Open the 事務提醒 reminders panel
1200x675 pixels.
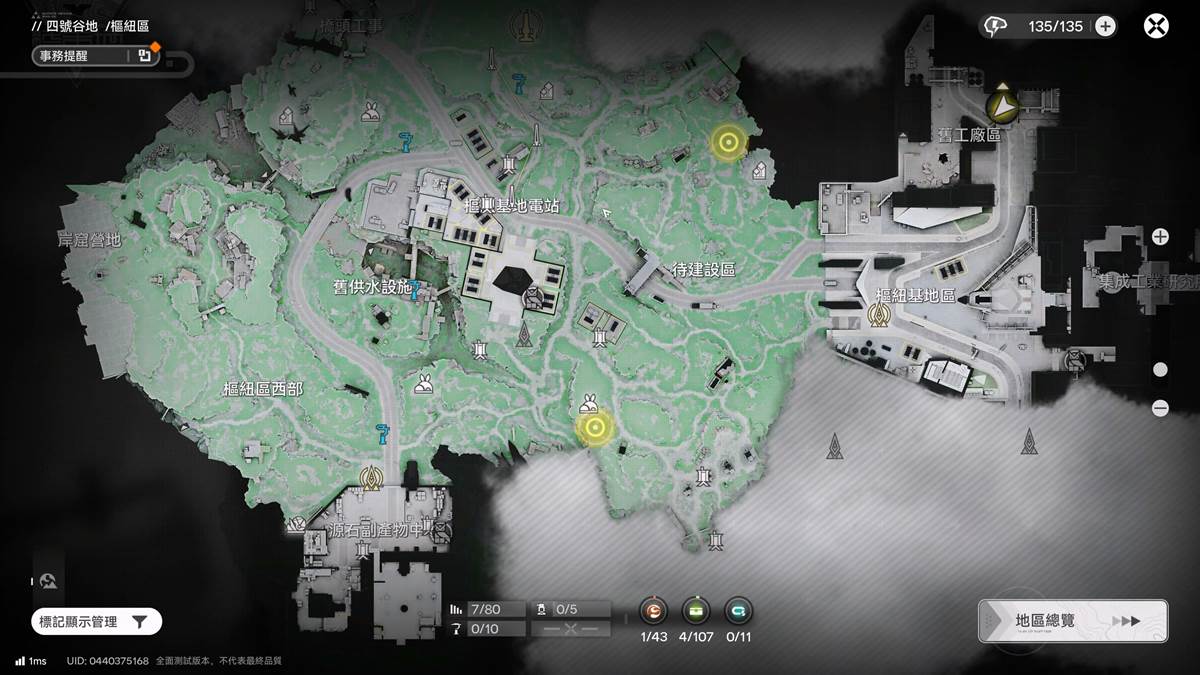pyautogui.click(x=92, y=56)
